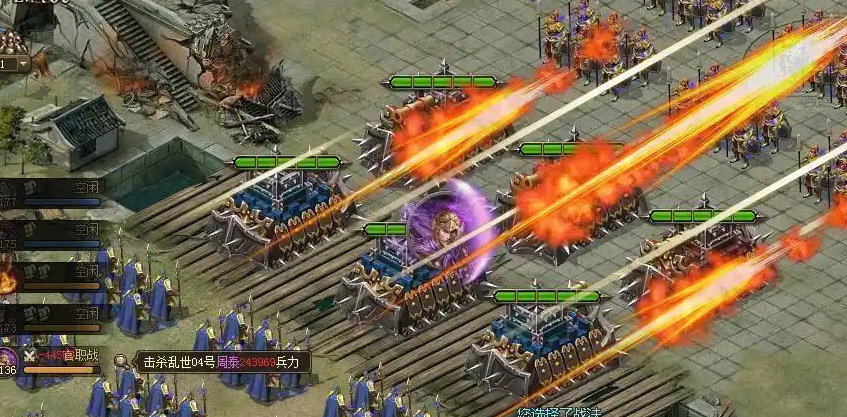This screenshot has height=417, width=847.
Task: Open the dropdown arrow beside the troop counter
Action: click(24, 64)
